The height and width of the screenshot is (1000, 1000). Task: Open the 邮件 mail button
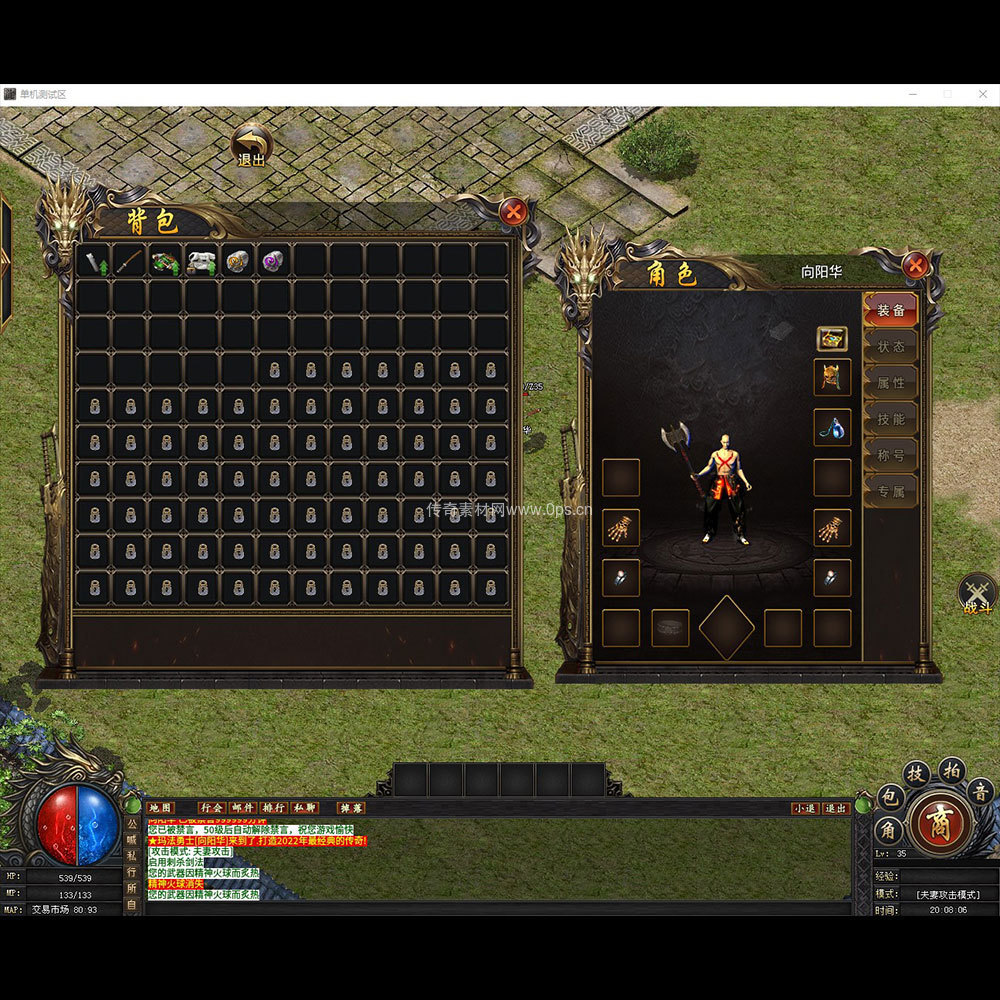[x=243, y=807]
